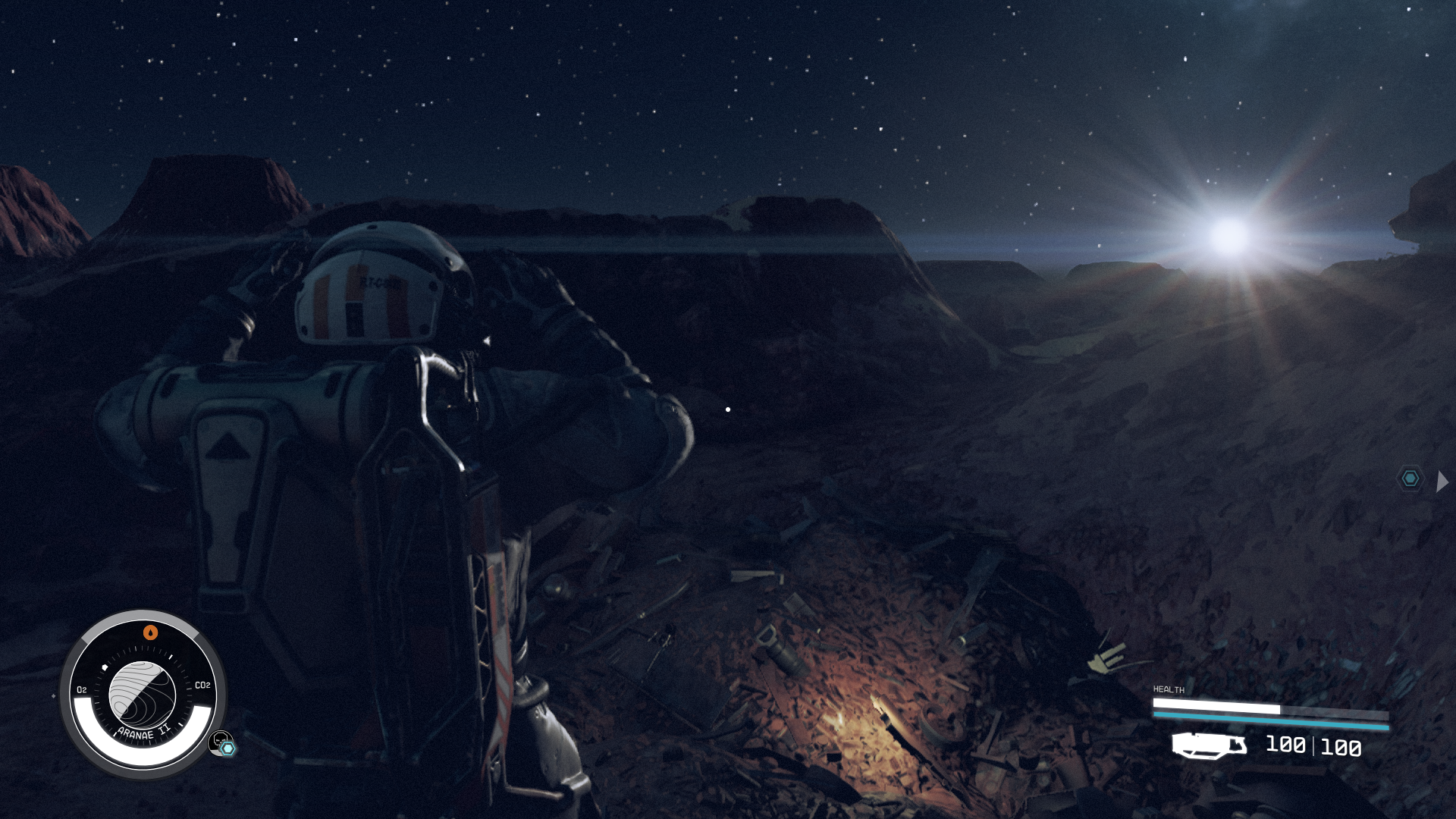This screenshot has height=819, width=1456.
Task: Click the 100|100 ammo counter text
Action: coord(1312,746)
